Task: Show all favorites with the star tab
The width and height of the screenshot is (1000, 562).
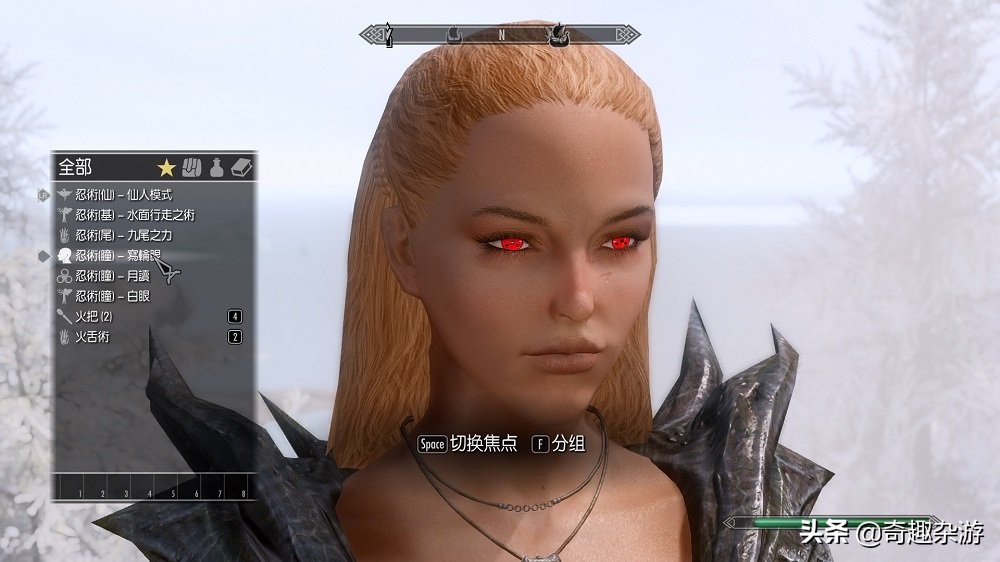Action: pyautogui.click(x=167, y=167)
